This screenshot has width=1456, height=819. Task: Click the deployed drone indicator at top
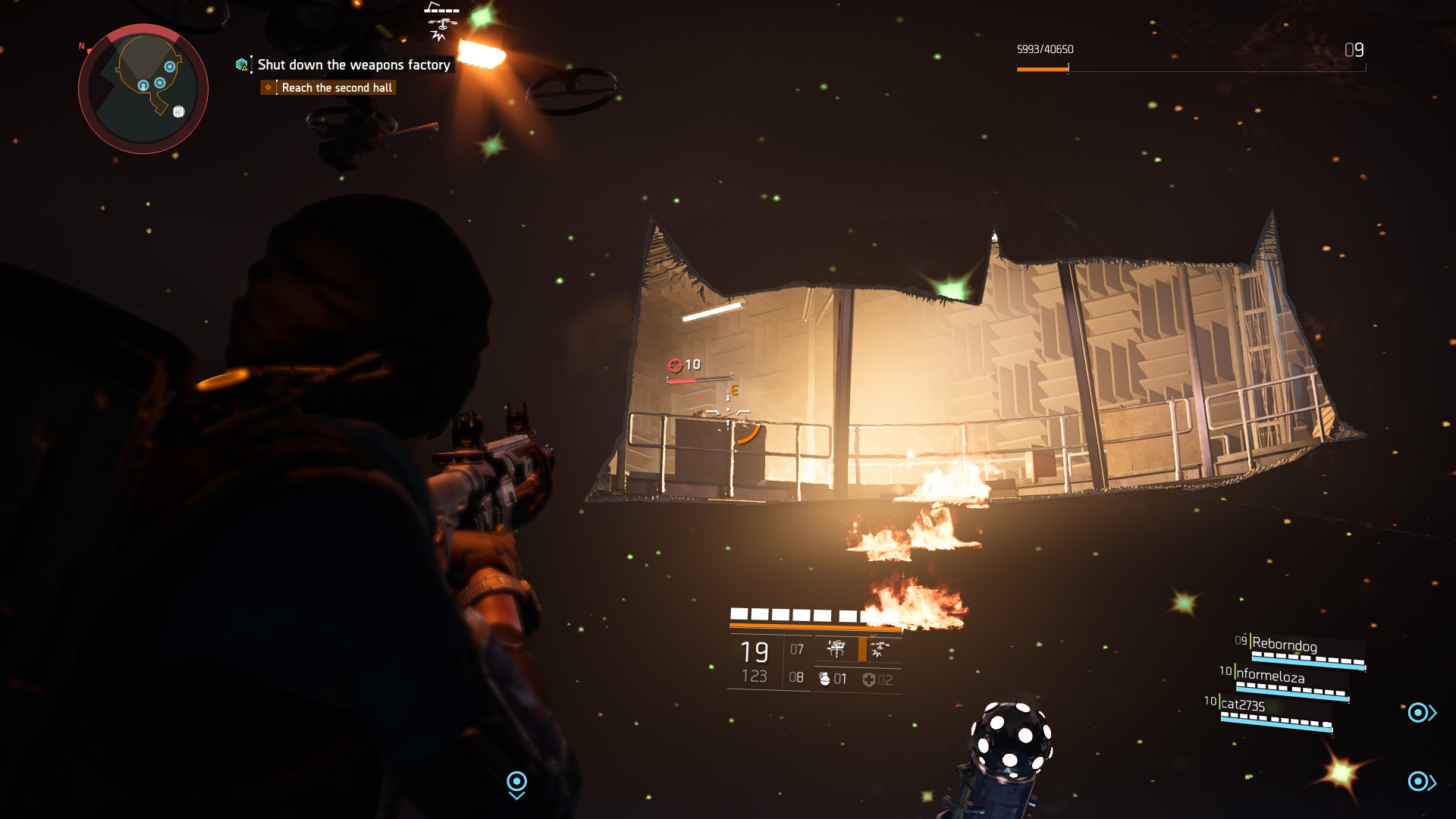point(441,23)
